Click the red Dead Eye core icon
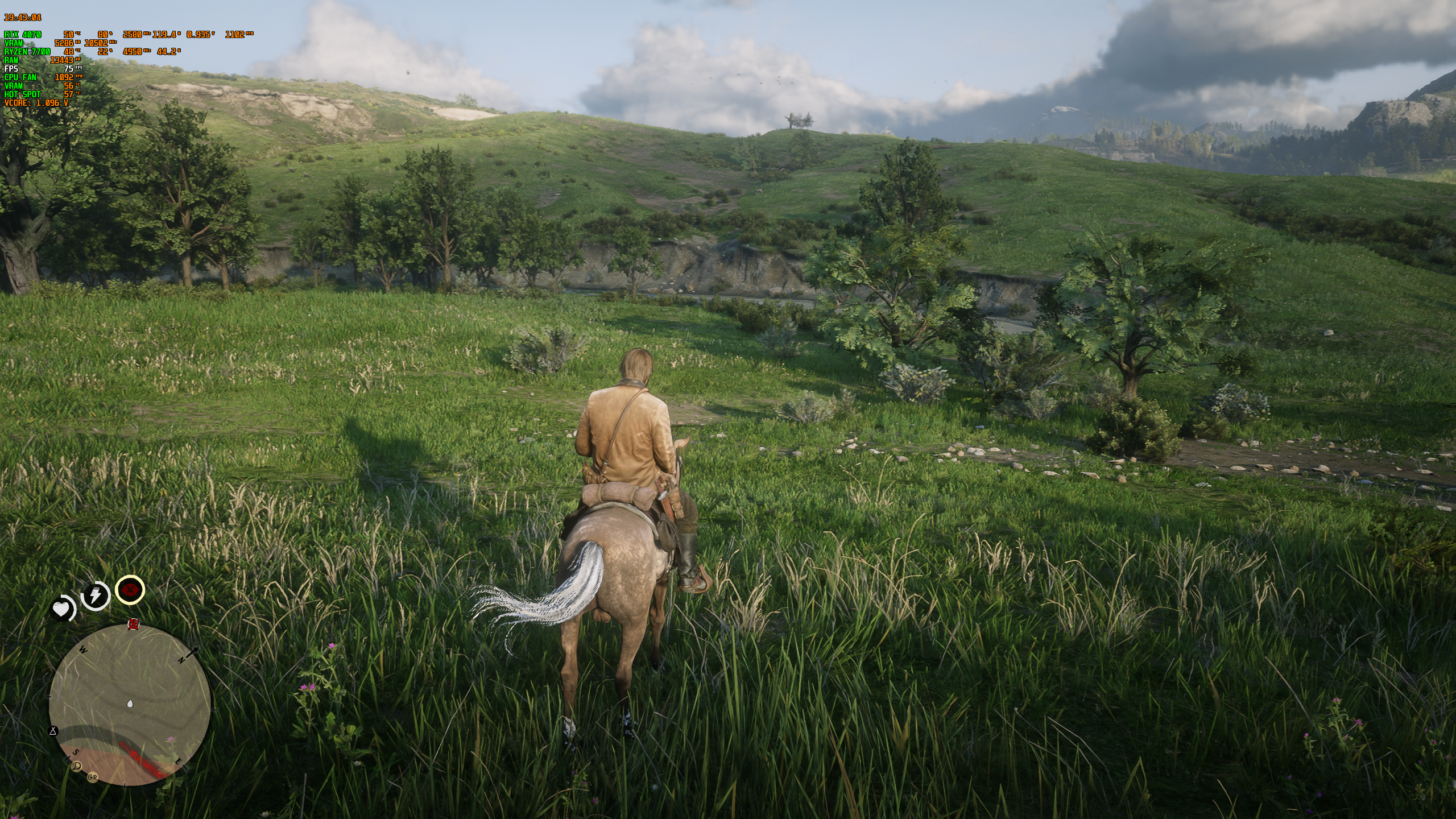 click(x=130, y=590)
